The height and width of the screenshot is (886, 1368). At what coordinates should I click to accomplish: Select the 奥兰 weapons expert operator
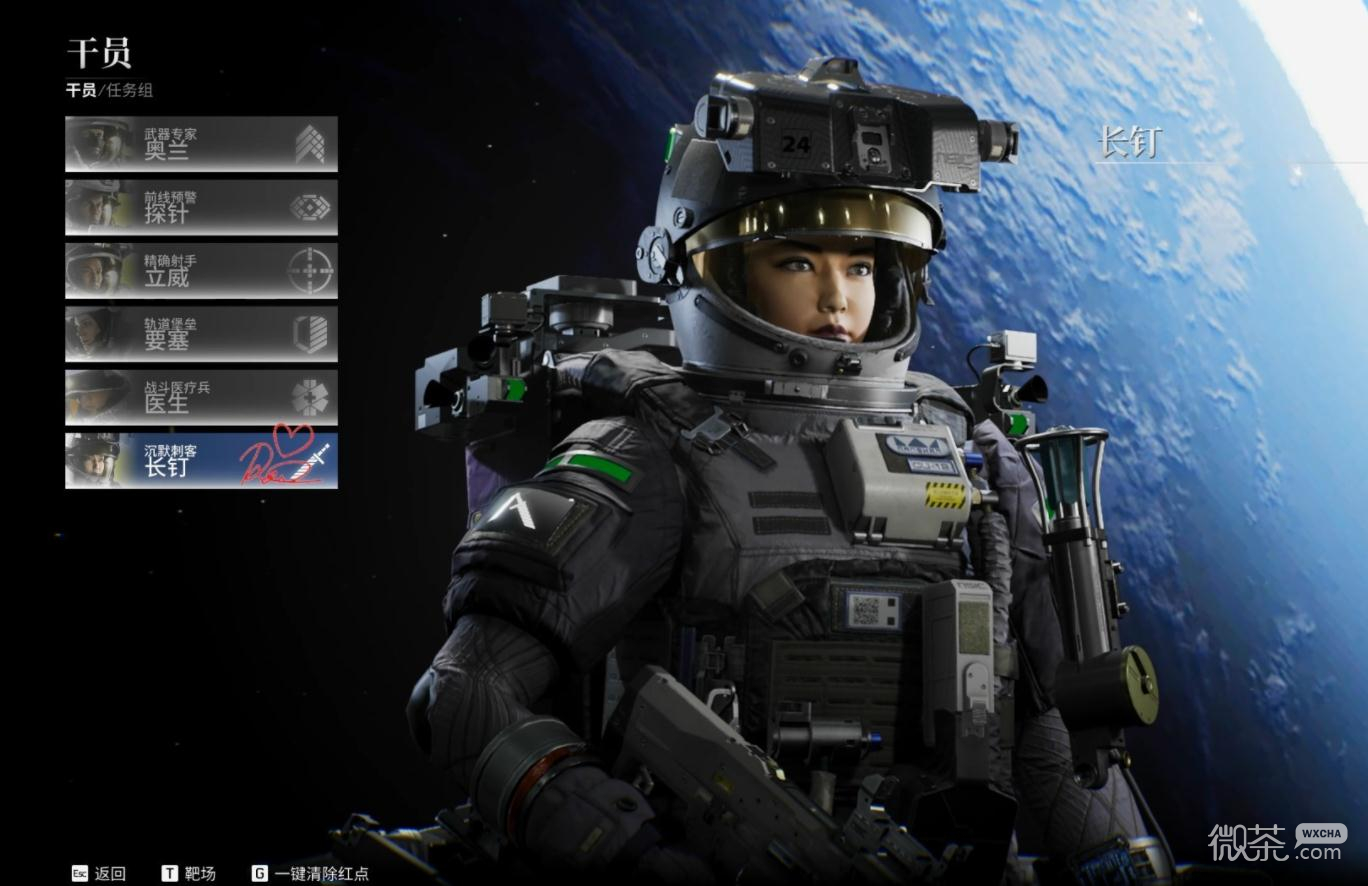click(201, 144)
